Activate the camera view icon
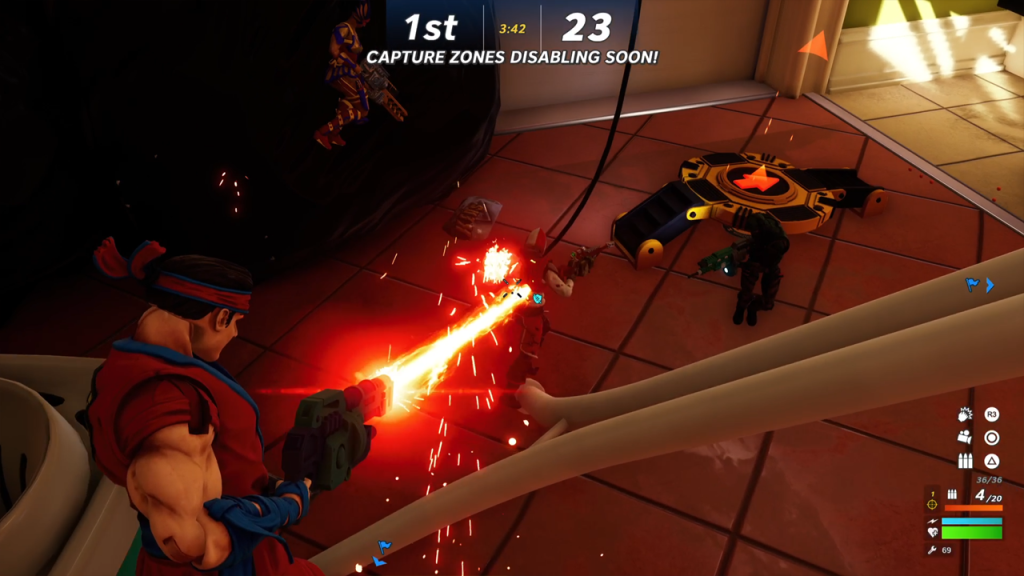Image resolution: width=1024 pixels, height=576 pixels. point(965,437)
